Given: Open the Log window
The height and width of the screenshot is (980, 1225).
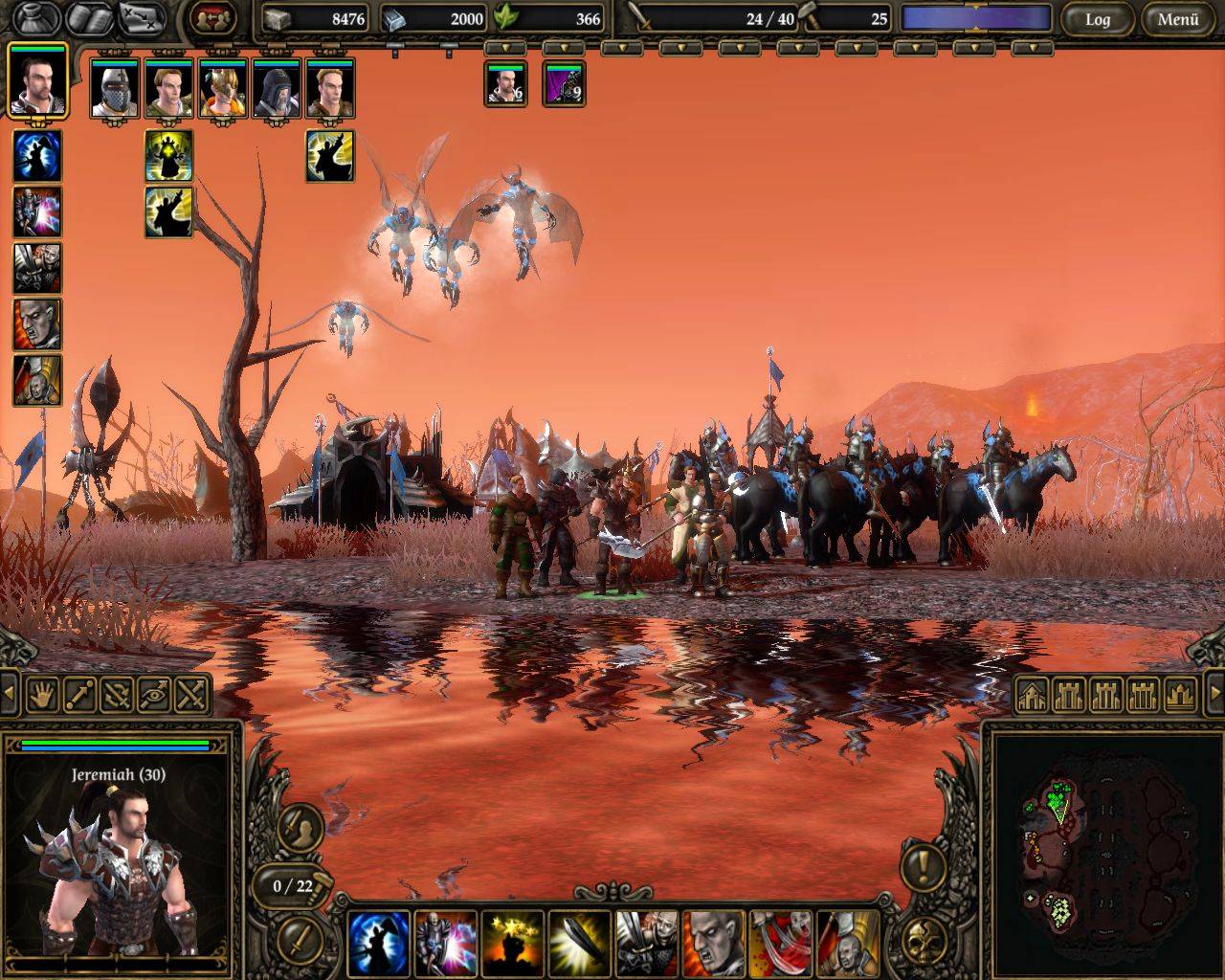Looking at the screenshot, I should pyautogui.click(x=1097, y=19).
